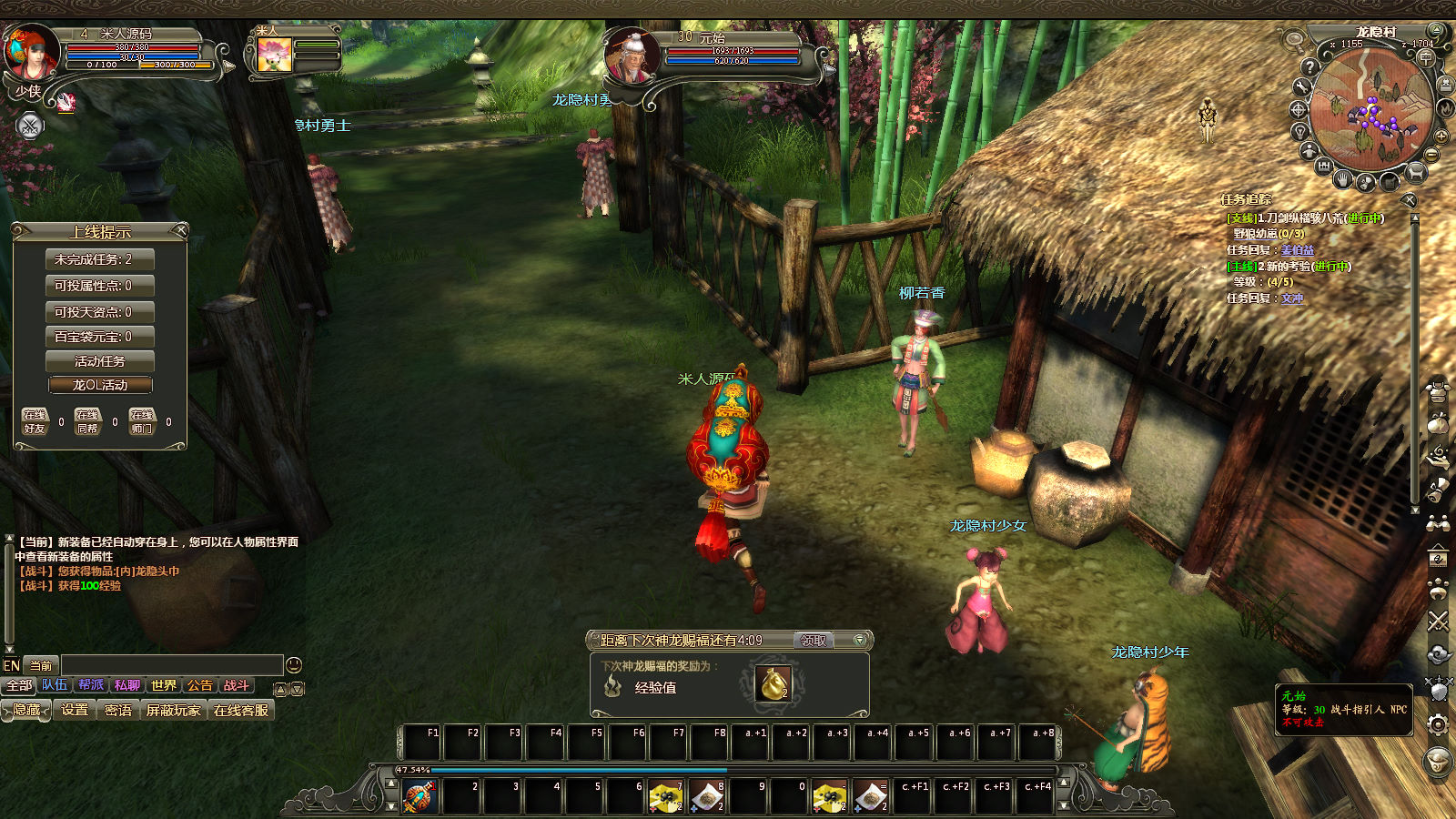This screenshot has height=819, width=1456.
Task: Open the 龙OL活动 events button
Action: click(100, 385)
